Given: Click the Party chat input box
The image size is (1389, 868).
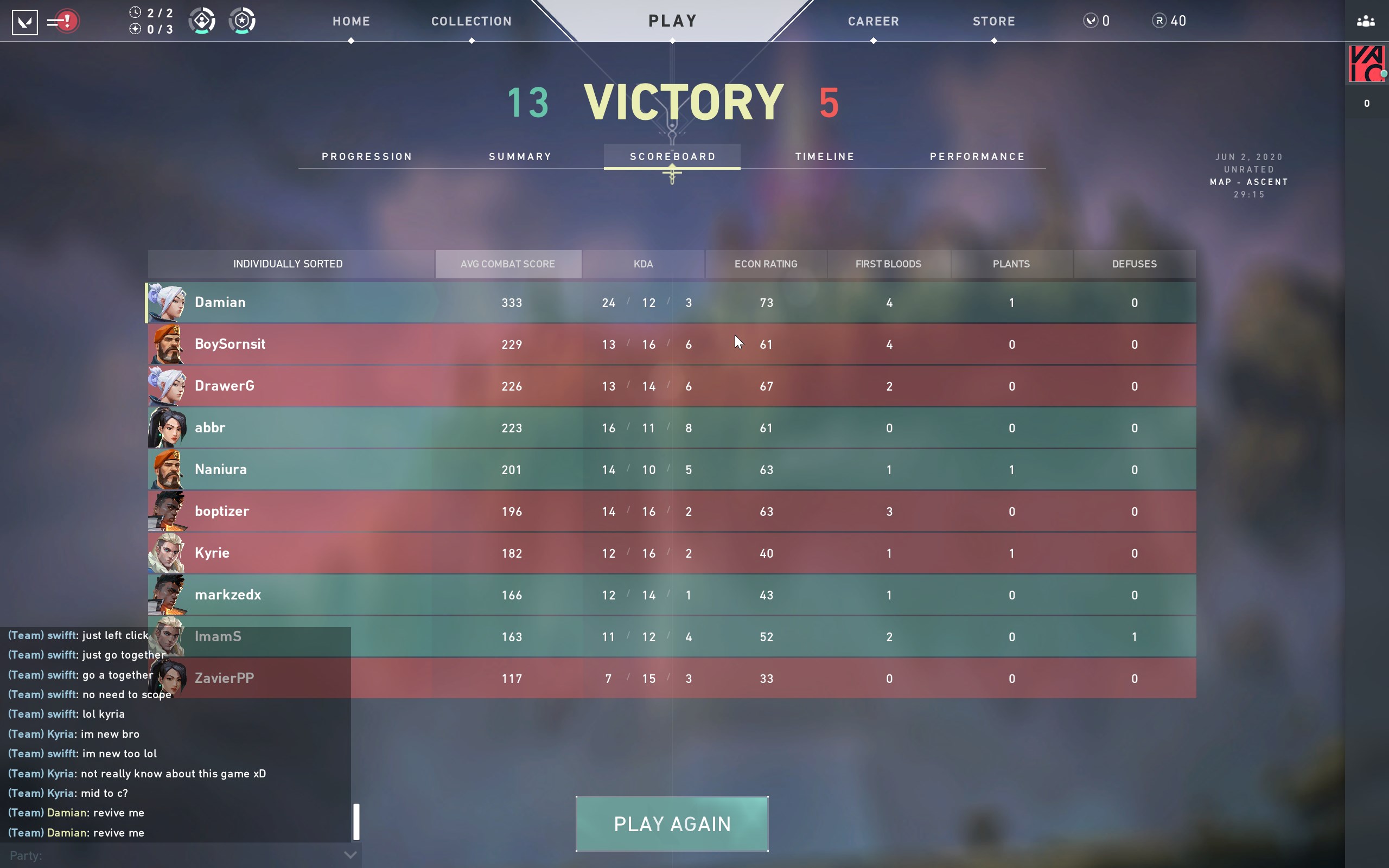Looking at the screenshot, I should pos(172,856).
